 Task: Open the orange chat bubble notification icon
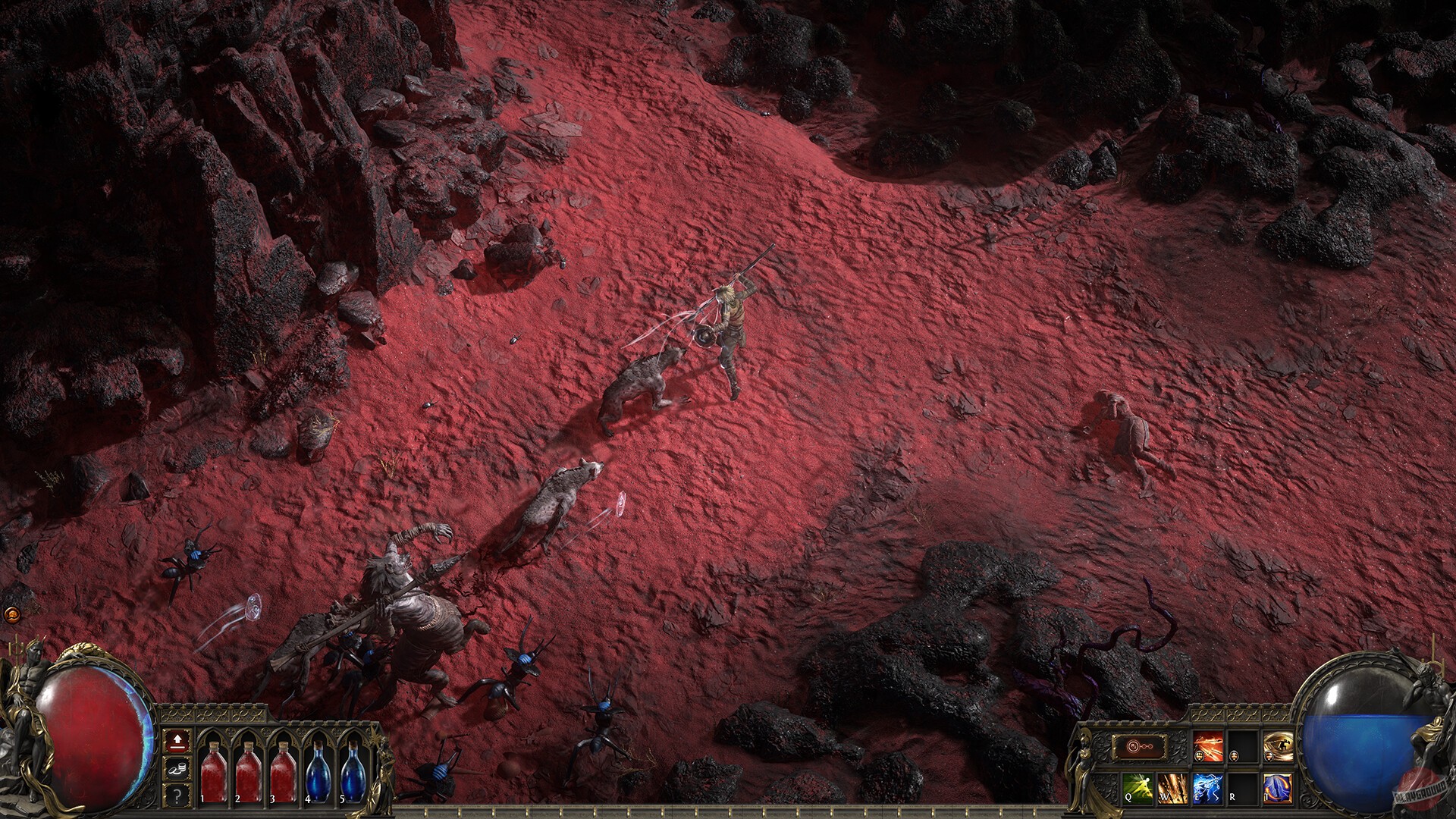12,614
